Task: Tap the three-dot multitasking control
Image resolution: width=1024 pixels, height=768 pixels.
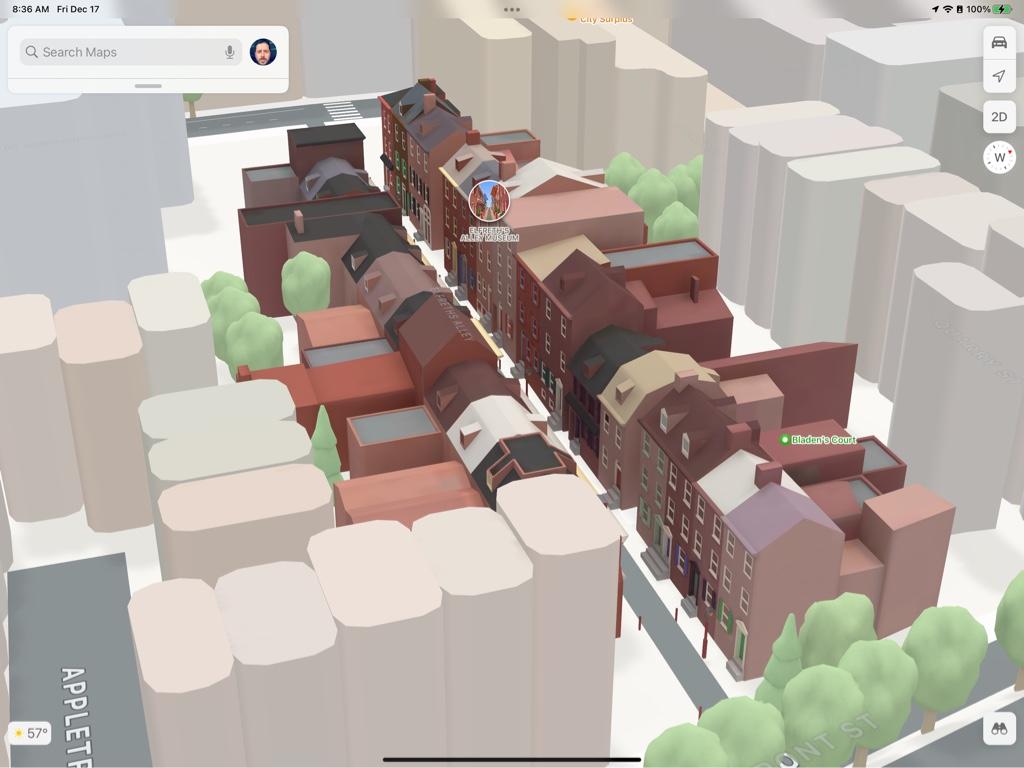Action: click(x=512, y=9)
